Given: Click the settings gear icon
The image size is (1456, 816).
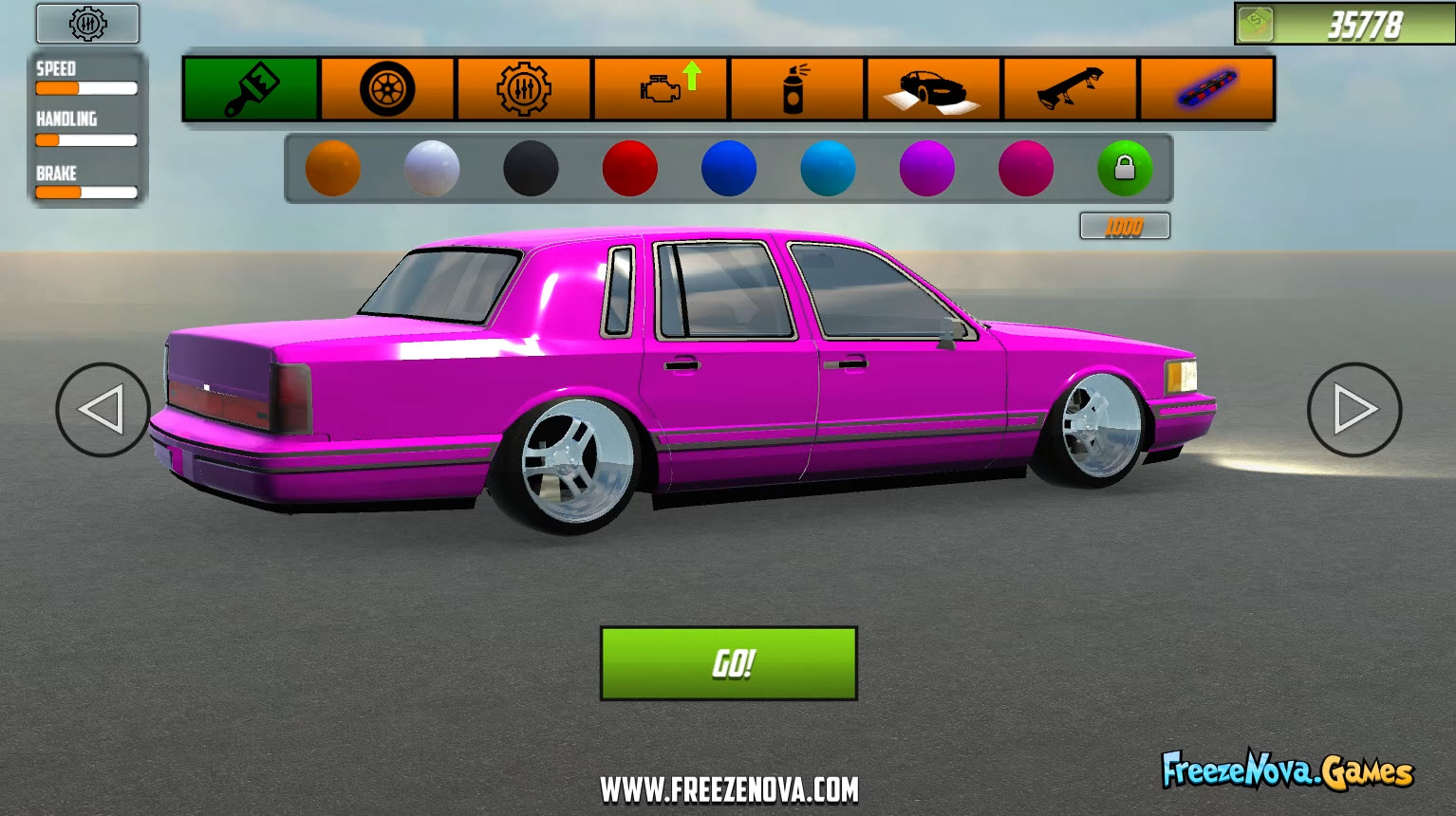Looking at the screenshot, I should pyautogui.click(x=86, y=24).
